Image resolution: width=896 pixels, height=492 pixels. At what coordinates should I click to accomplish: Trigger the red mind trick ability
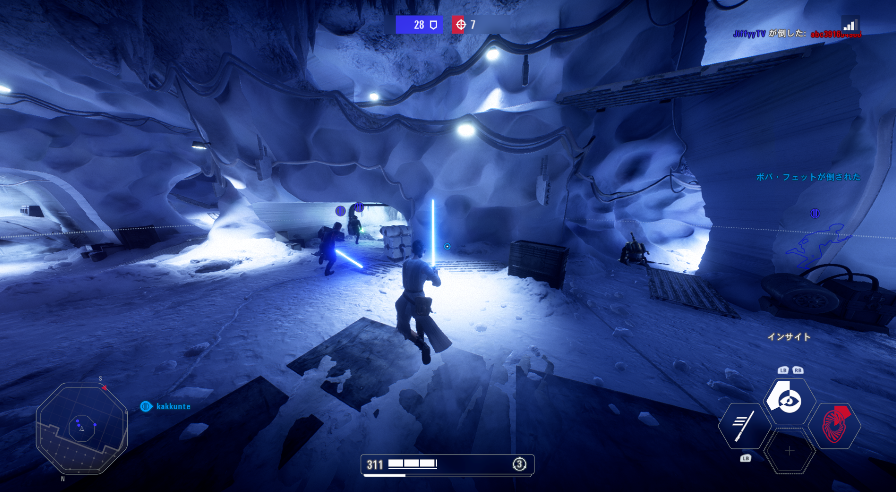pyautogui.click(x=833, y=426)
